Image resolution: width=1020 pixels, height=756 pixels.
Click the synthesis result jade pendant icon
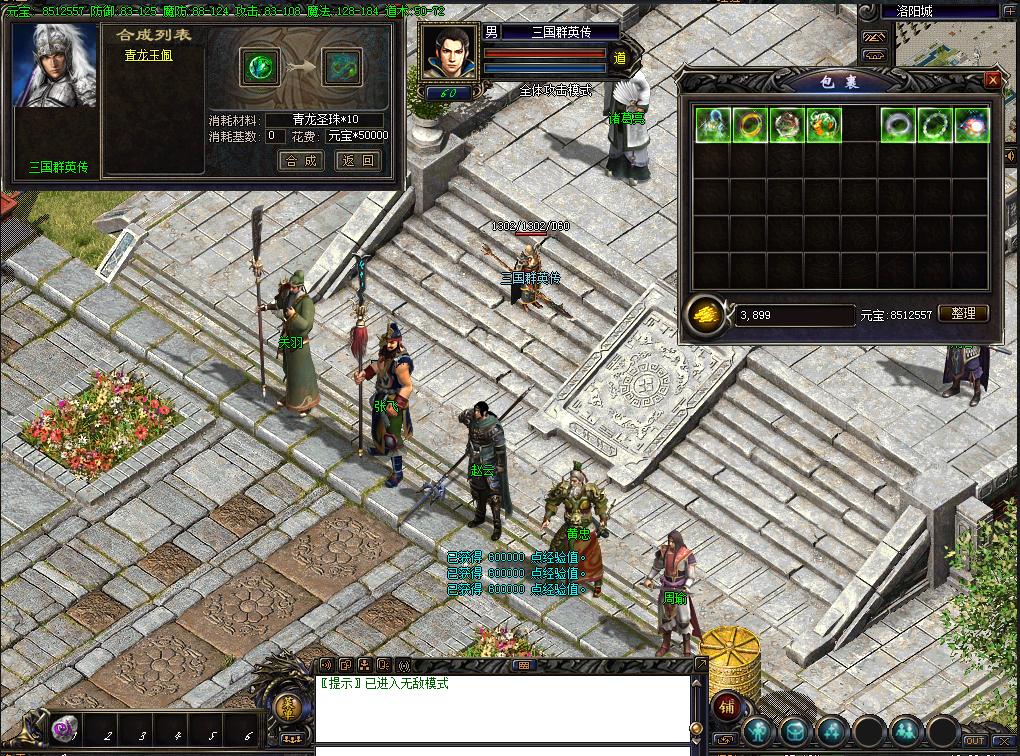[342, 67]
